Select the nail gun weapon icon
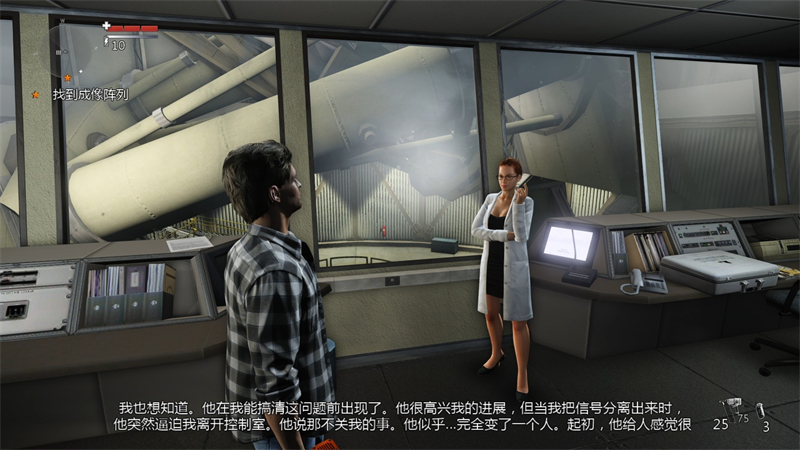Viewport: 800px width, 450px height. (734, 405)
